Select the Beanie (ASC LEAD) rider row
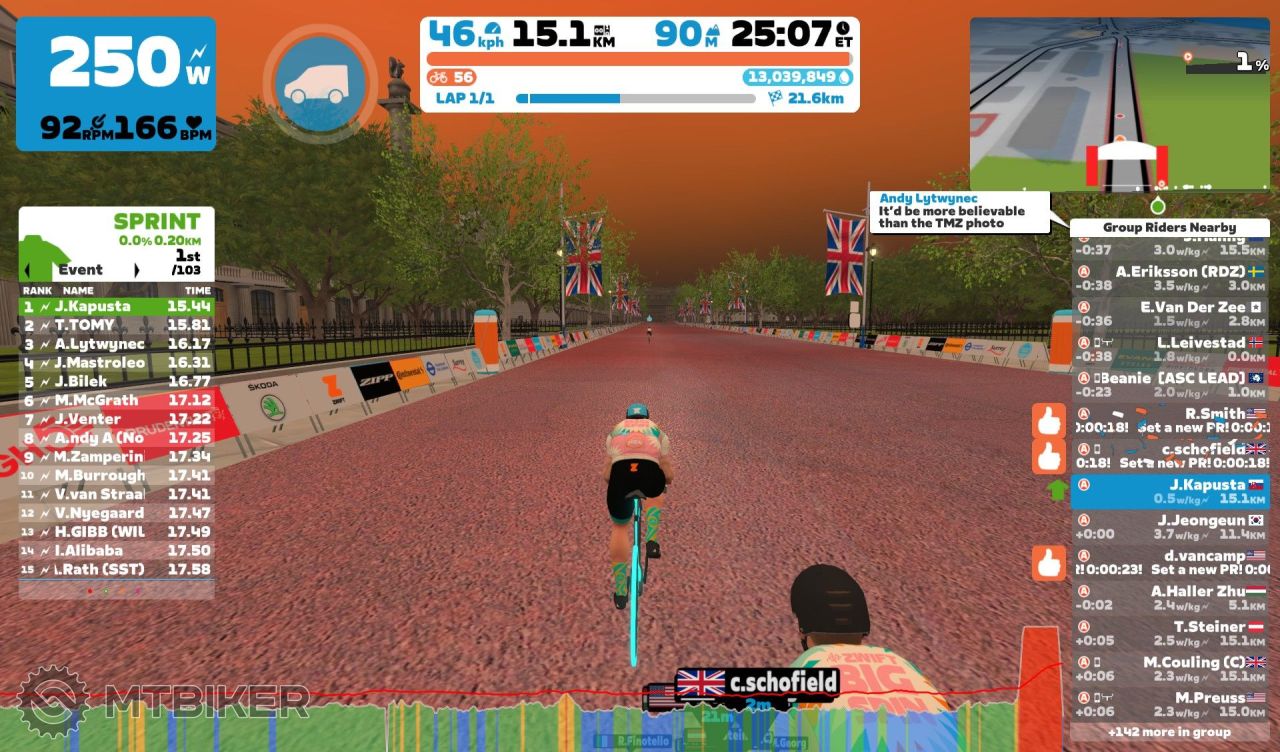The width and height of the screenshot is (1280, 752). 1169,385
